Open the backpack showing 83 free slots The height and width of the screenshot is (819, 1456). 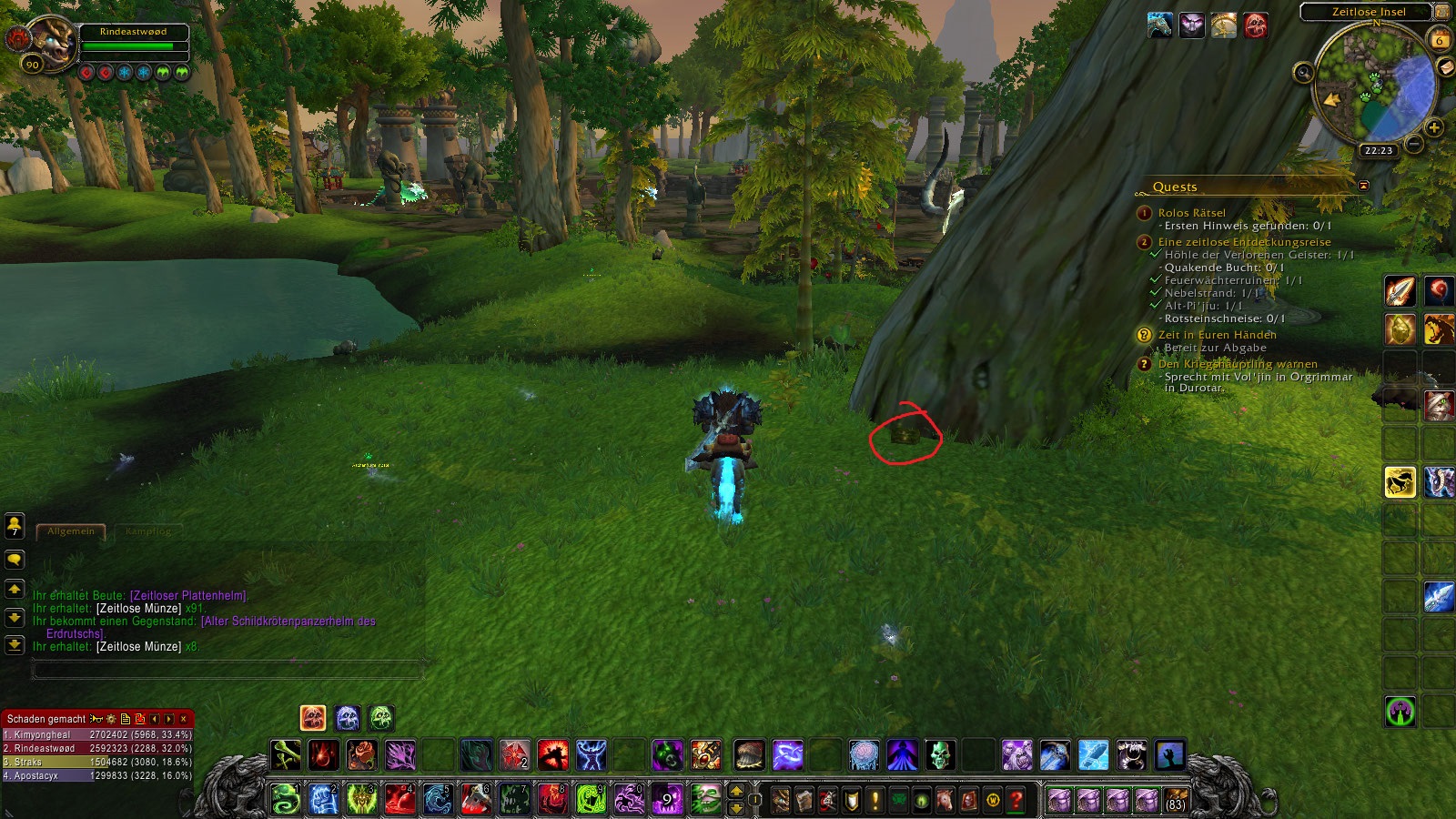(1176, 800)
